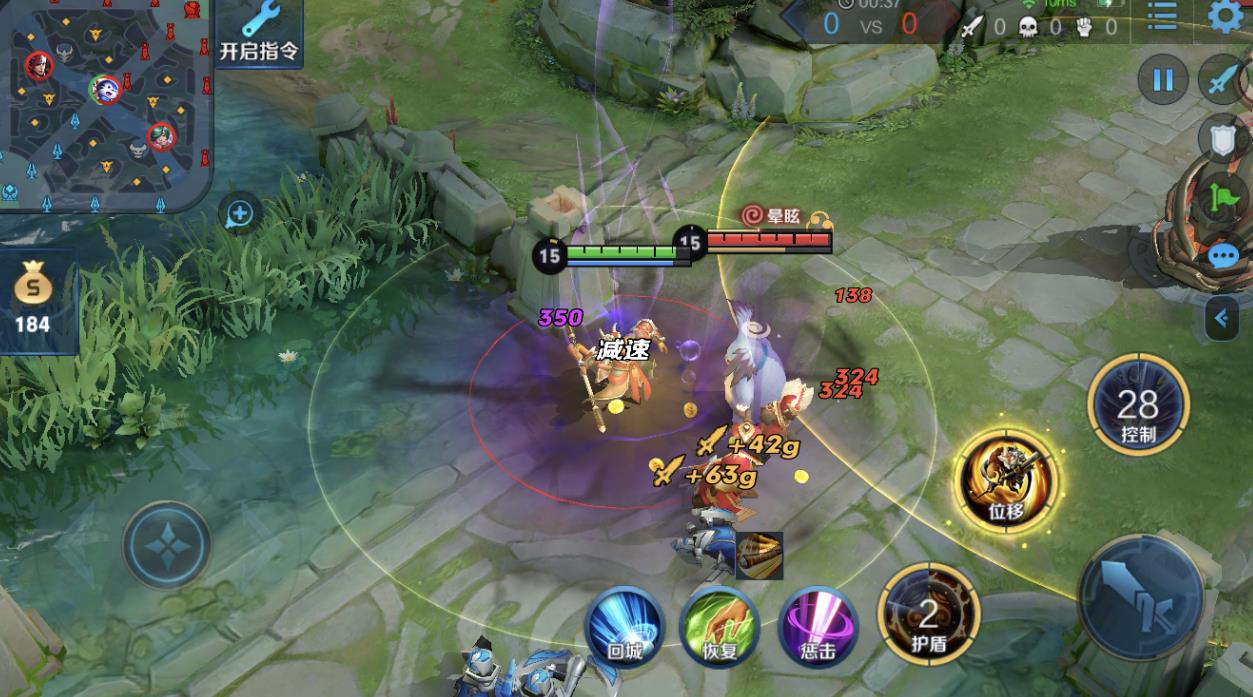Pause the match with the pause button
The height and width of the screenshot is (697, 1253).
pos(1162,80)
